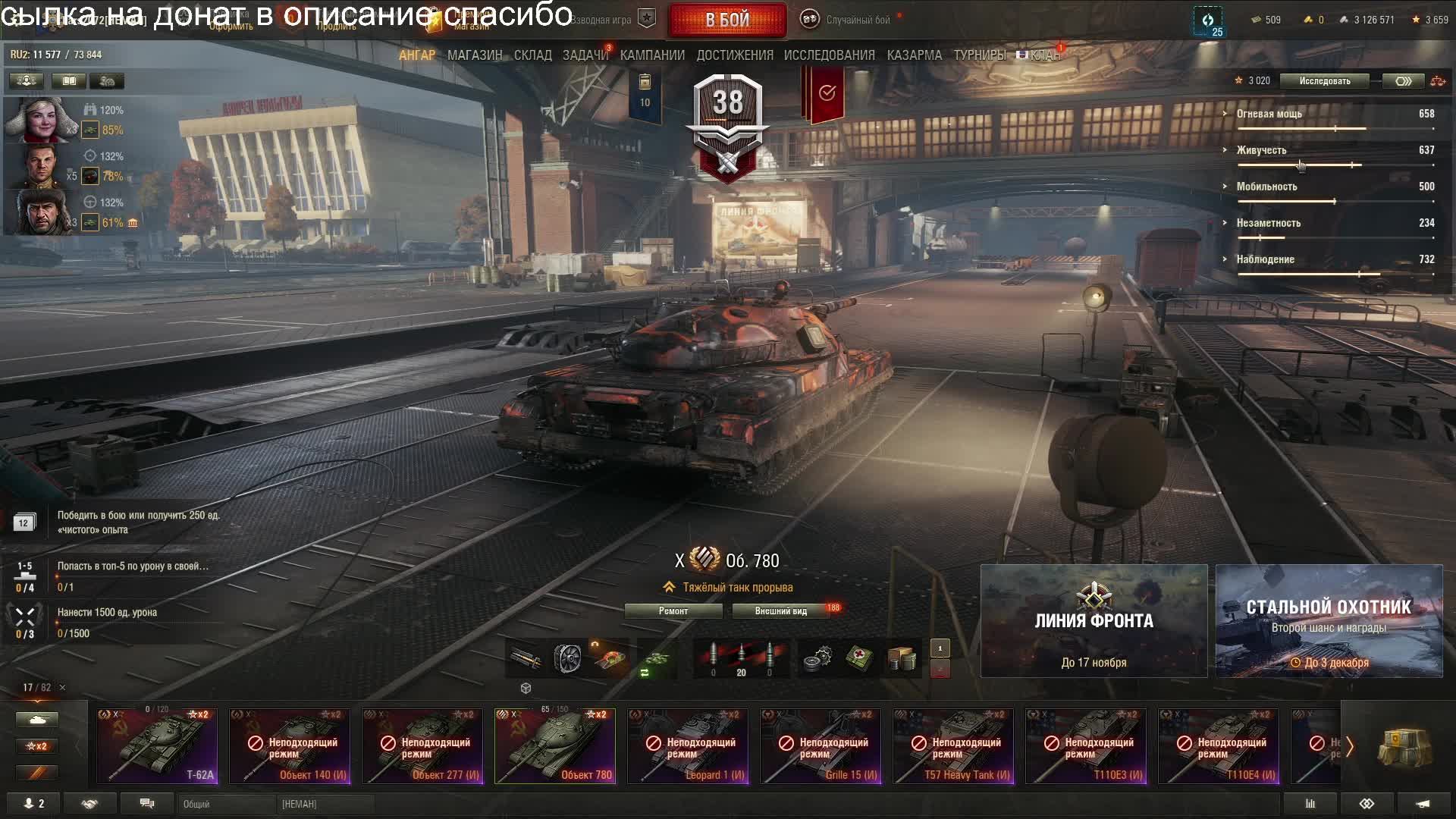Open the Стальной Охотник event banner

[x=1329, y=621]
